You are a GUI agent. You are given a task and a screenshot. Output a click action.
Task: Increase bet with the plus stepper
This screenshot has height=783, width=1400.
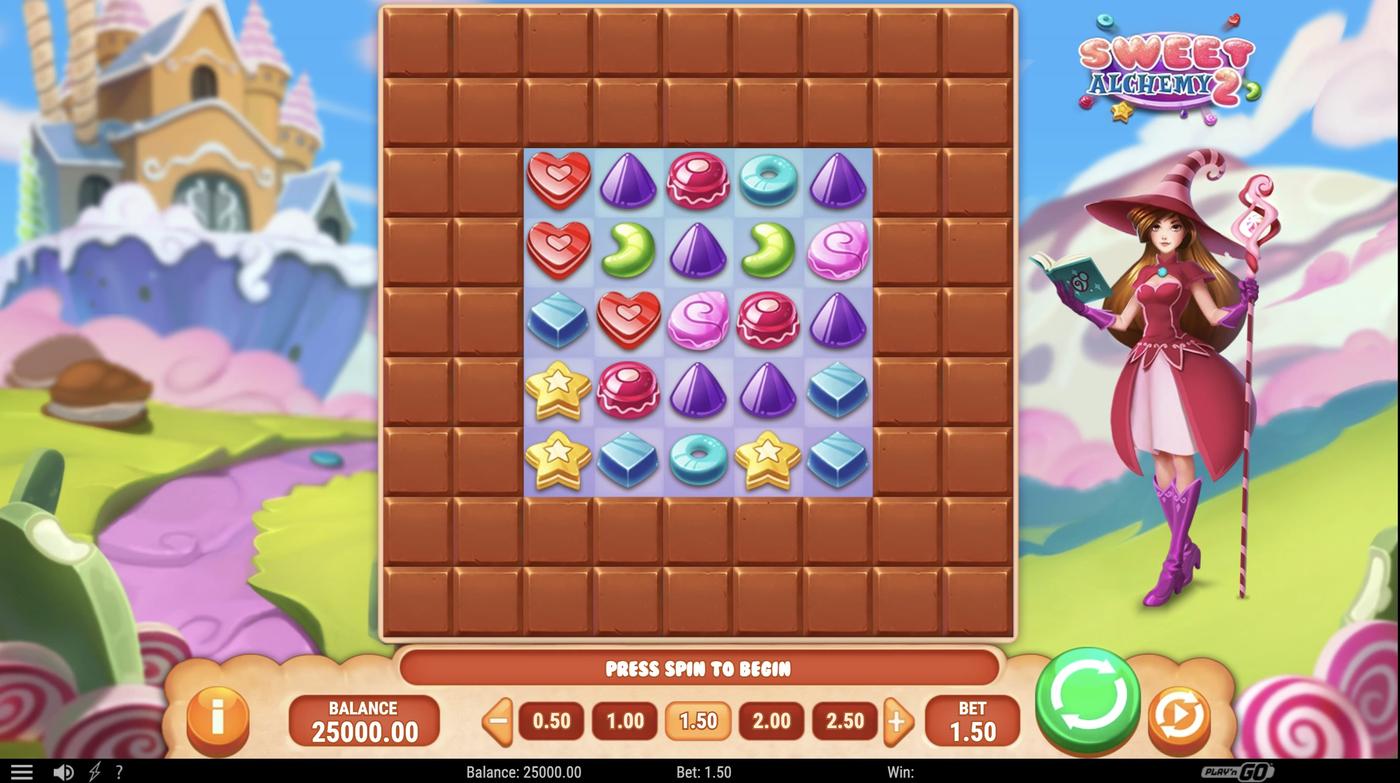(x=898, y=720)
